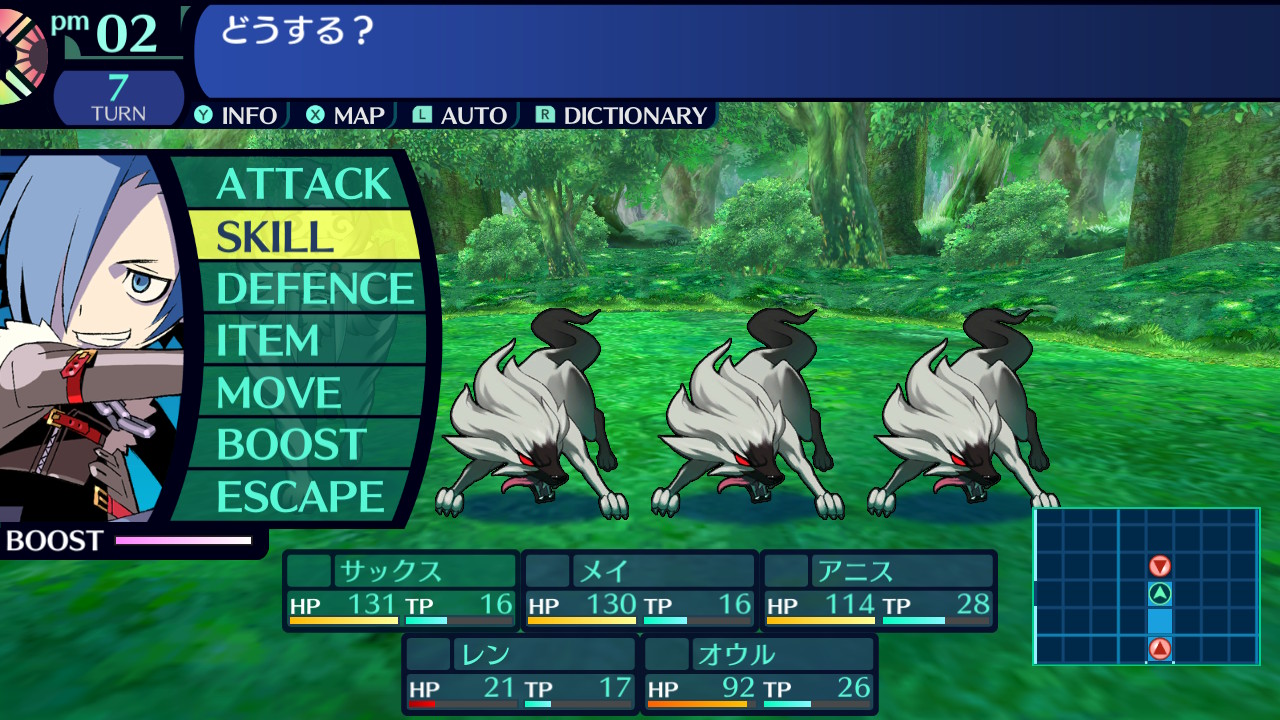1280x720 pixels.
Task: Select the ATTACK command
Action: tap(303, 184)
